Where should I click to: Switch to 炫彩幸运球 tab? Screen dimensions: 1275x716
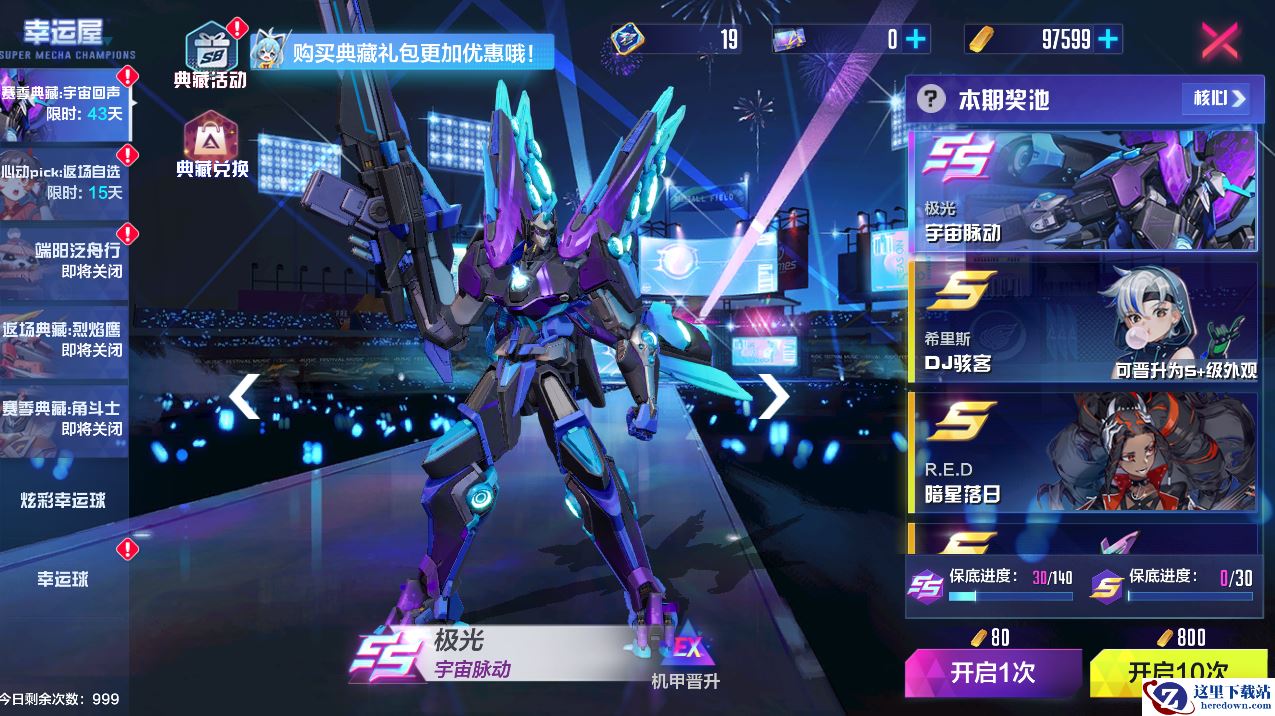click(x=64, y=500)
